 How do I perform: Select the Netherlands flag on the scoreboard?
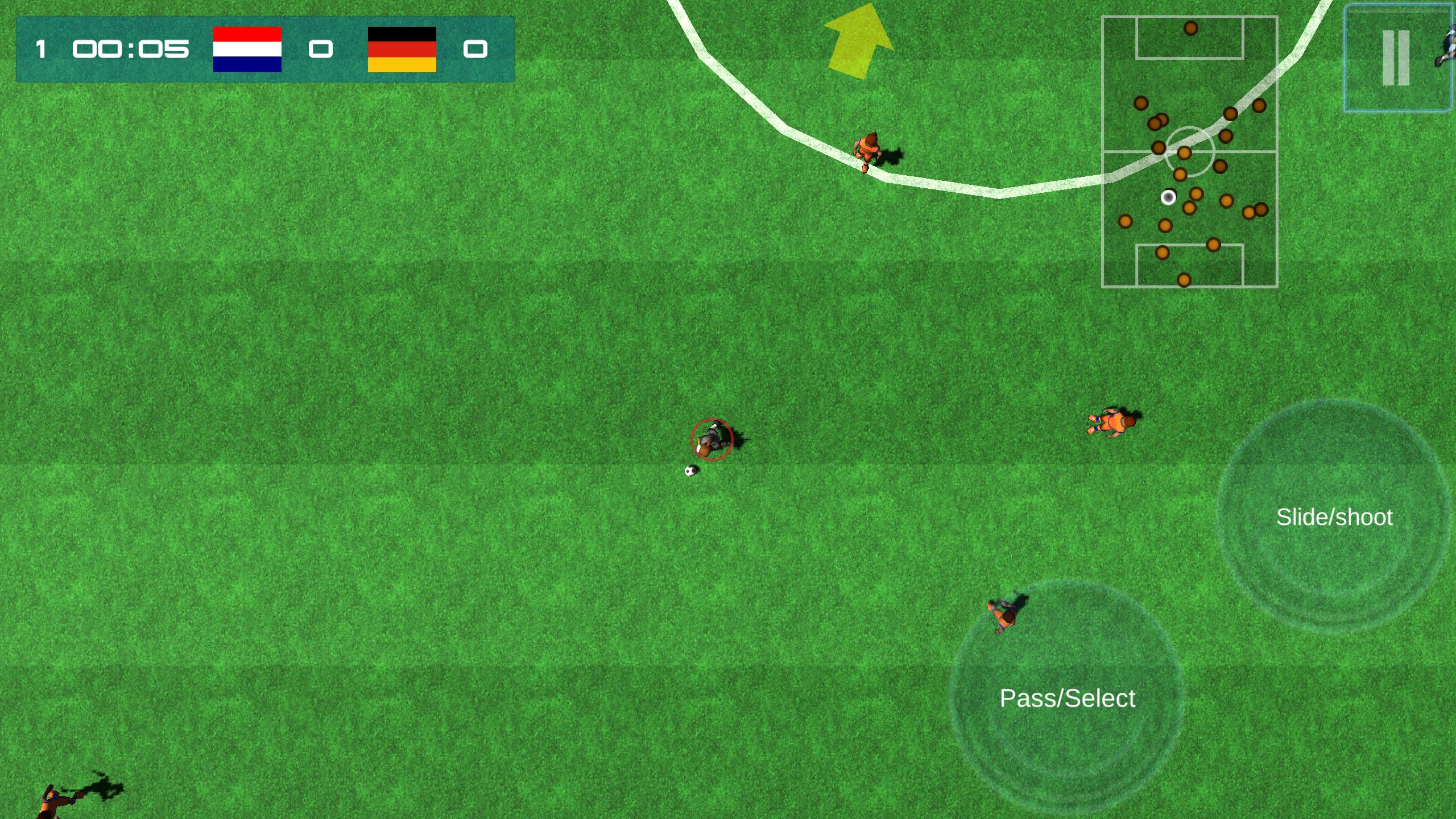coord(246,49)
